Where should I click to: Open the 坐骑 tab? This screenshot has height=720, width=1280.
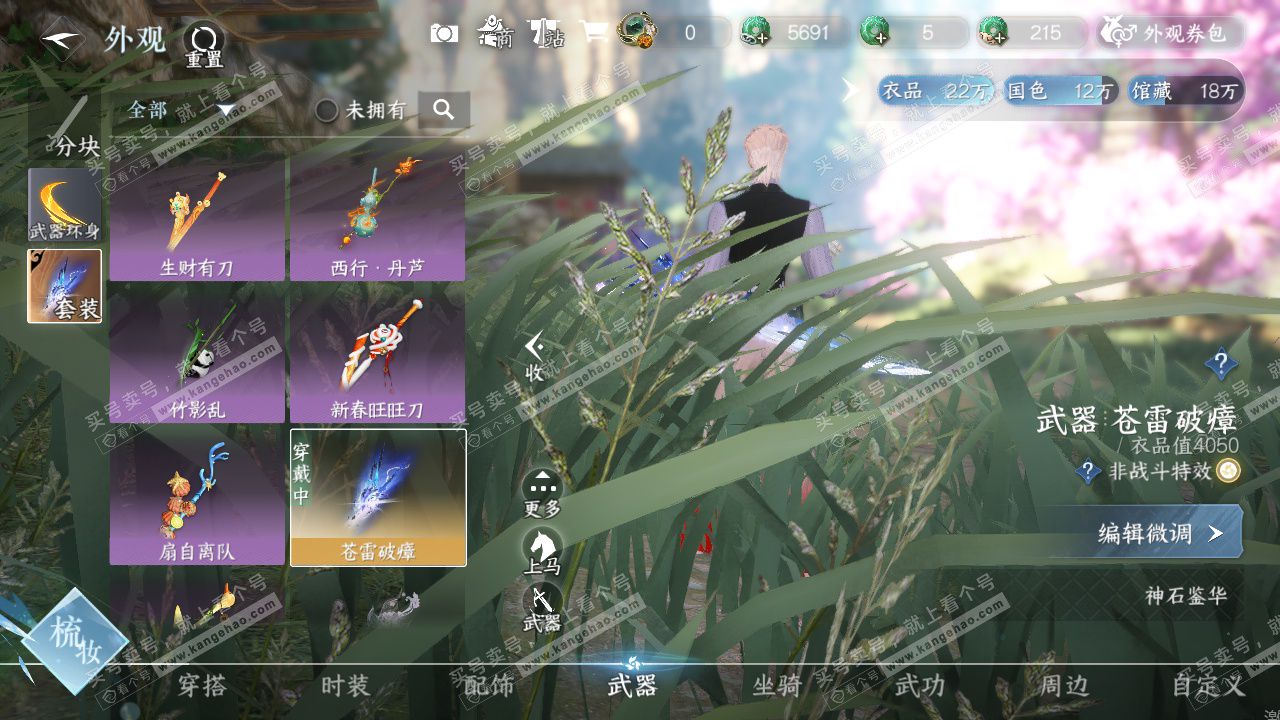click(x=777, y=686)
